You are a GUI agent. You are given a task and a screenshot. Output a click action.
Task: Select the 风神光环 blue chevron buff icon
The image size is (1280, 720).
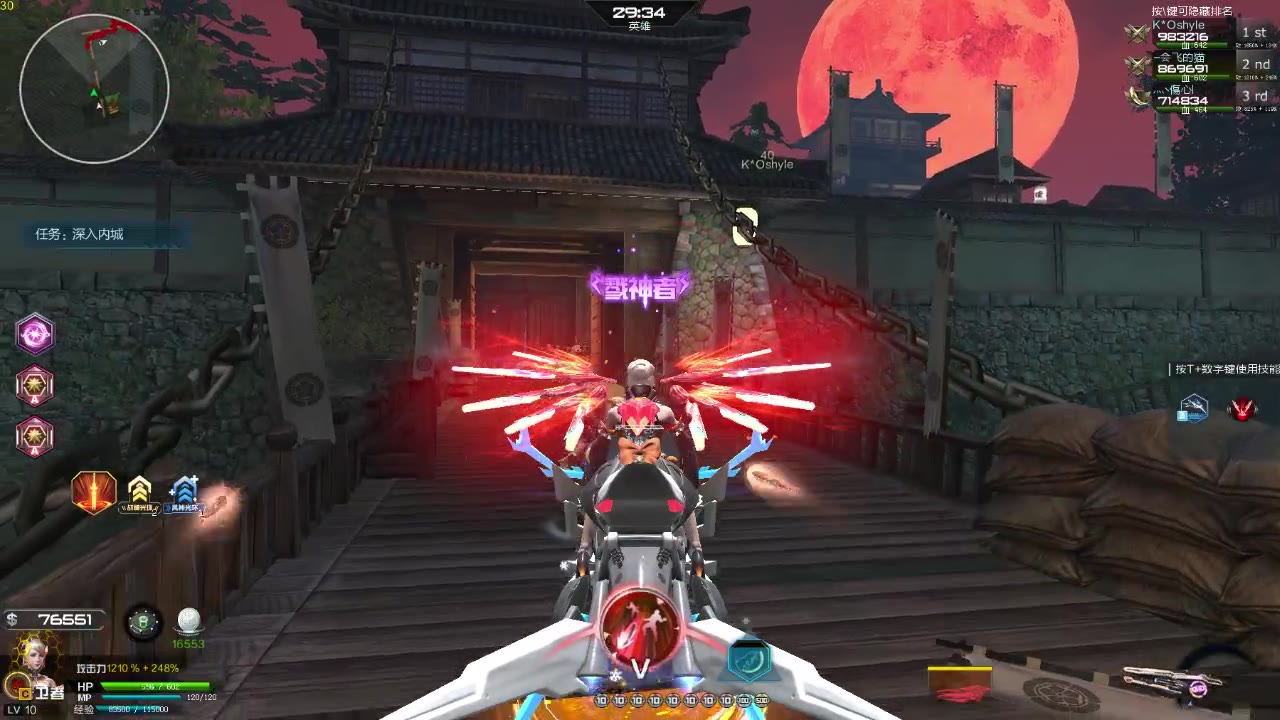tap(185, 487)
